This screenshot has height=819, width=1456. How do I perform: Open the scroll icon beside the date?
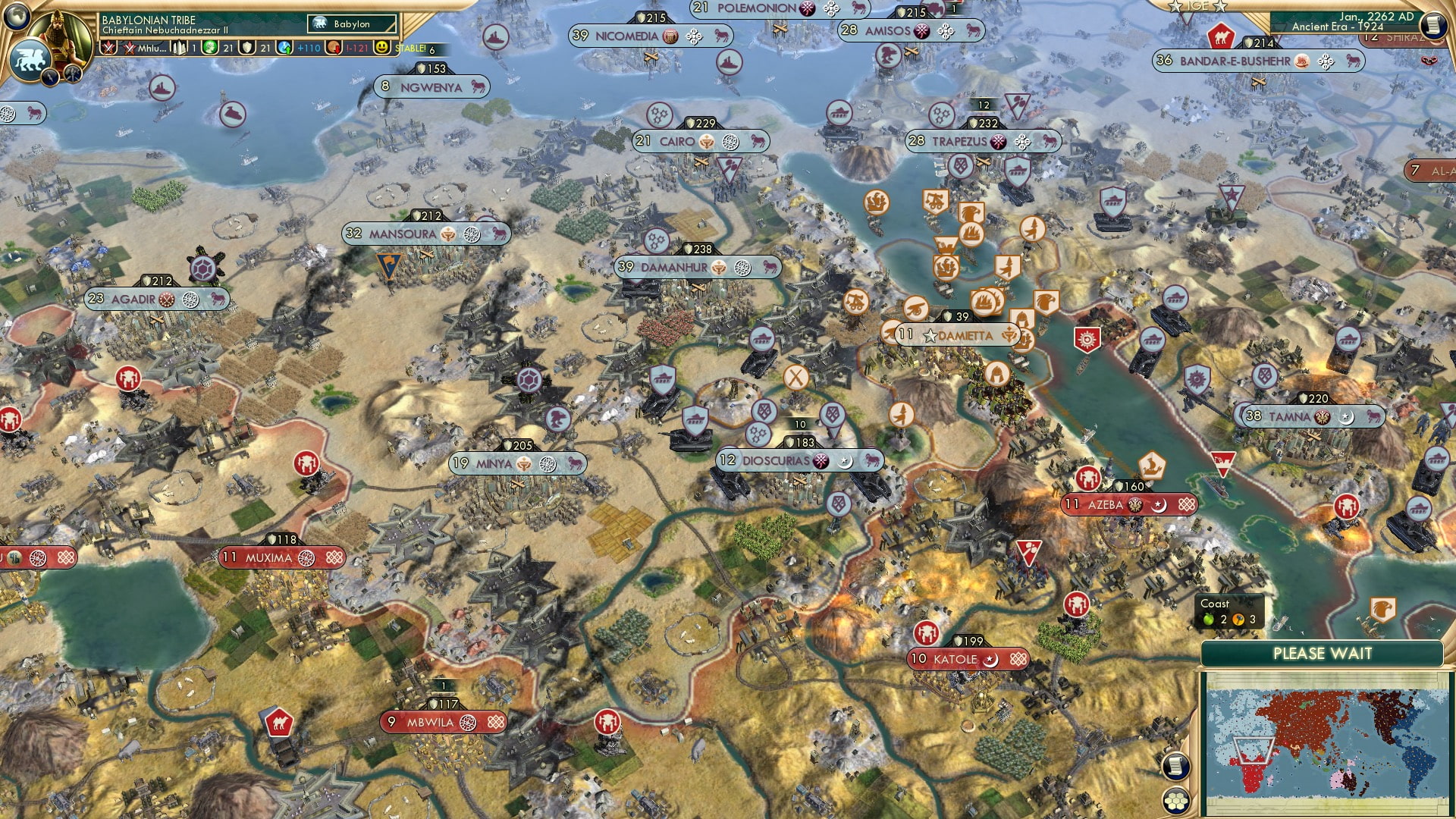point(1433,24)
